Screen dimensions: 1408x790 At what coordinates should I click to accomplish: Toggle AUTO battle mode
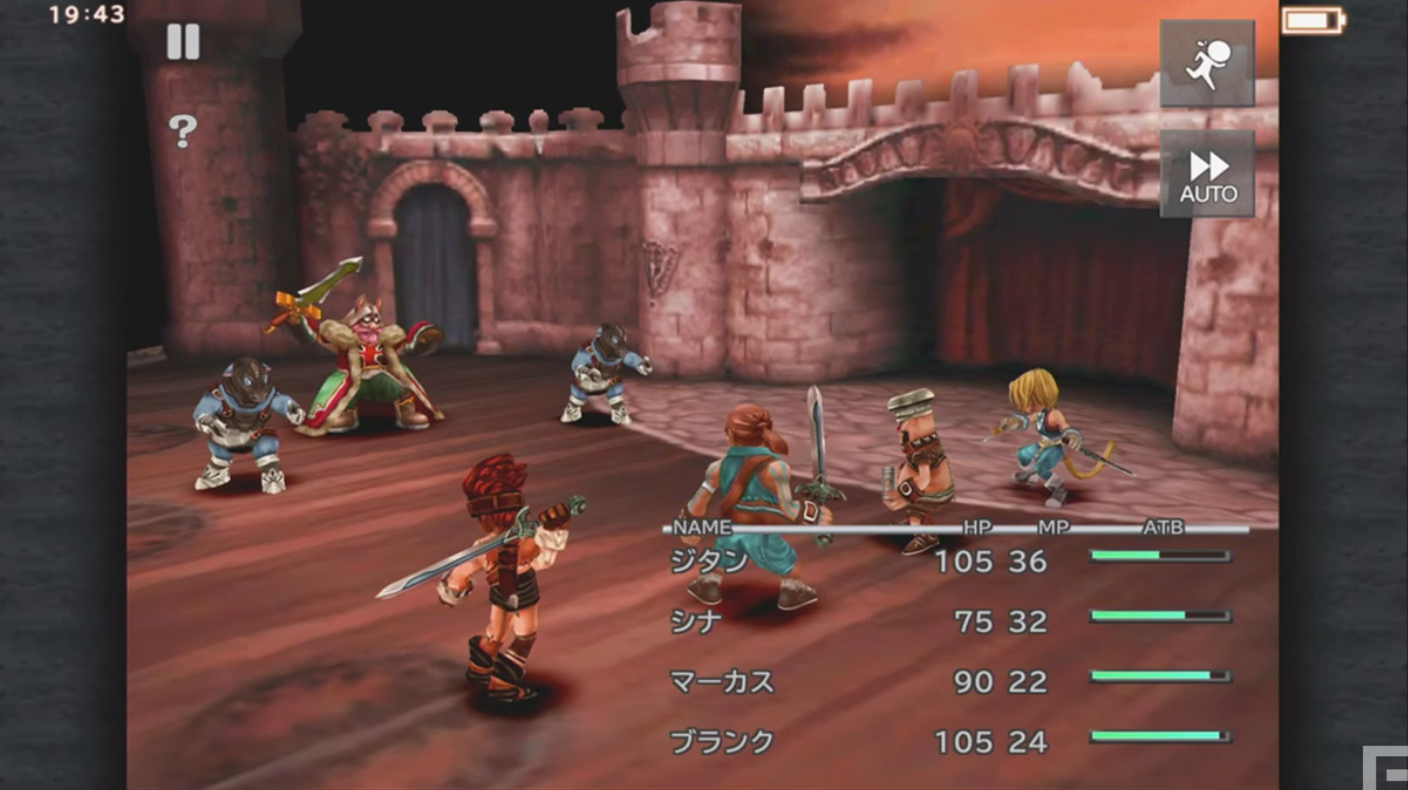tap(1207, 174)
